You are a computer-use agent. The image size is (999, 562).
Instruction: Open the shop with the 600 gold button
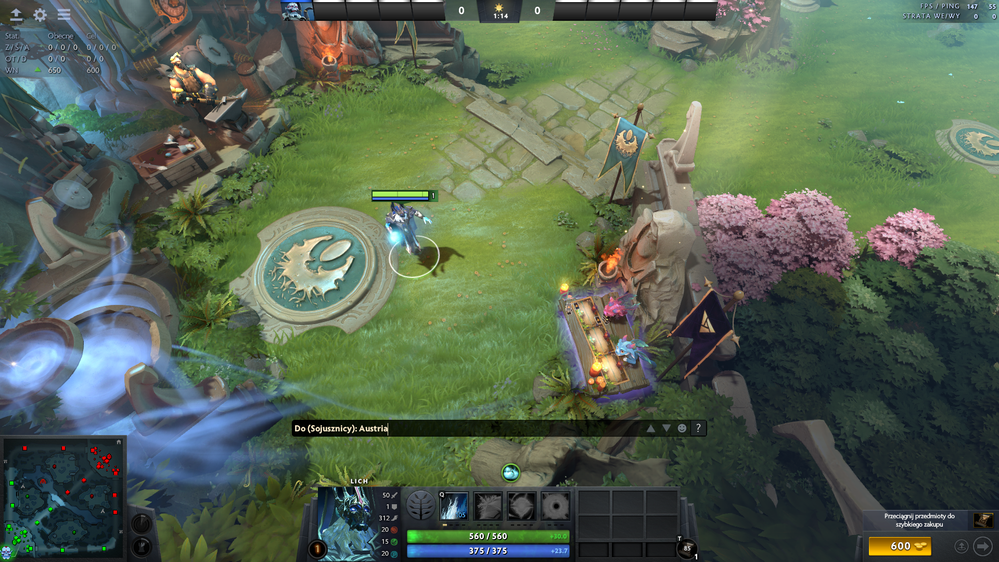[899, 546]
